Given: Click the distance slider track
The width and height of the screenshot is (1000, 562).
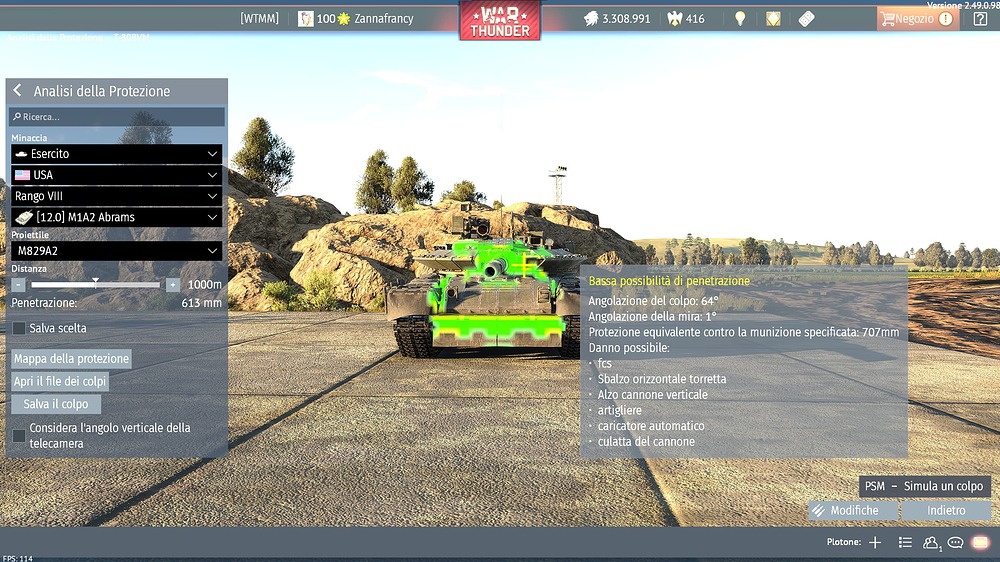Looking at the screenshot, I should pyautogui.click(x=95, y=285).
